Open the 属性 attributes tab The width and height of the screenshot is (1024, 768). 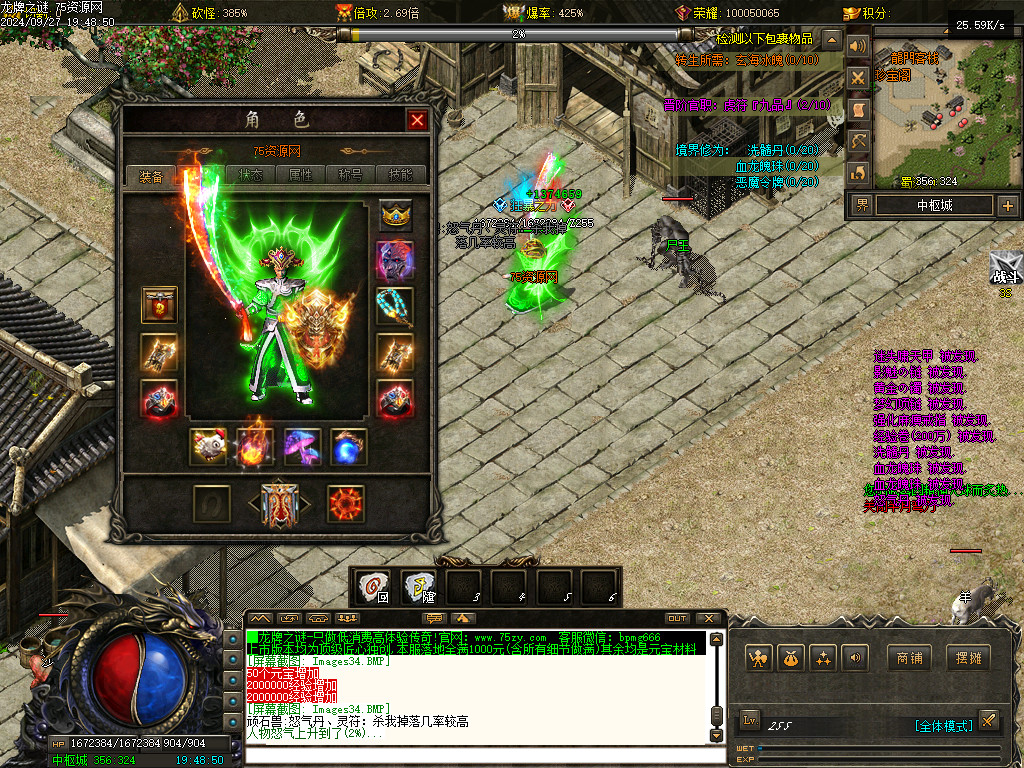[x=301, y=174]
